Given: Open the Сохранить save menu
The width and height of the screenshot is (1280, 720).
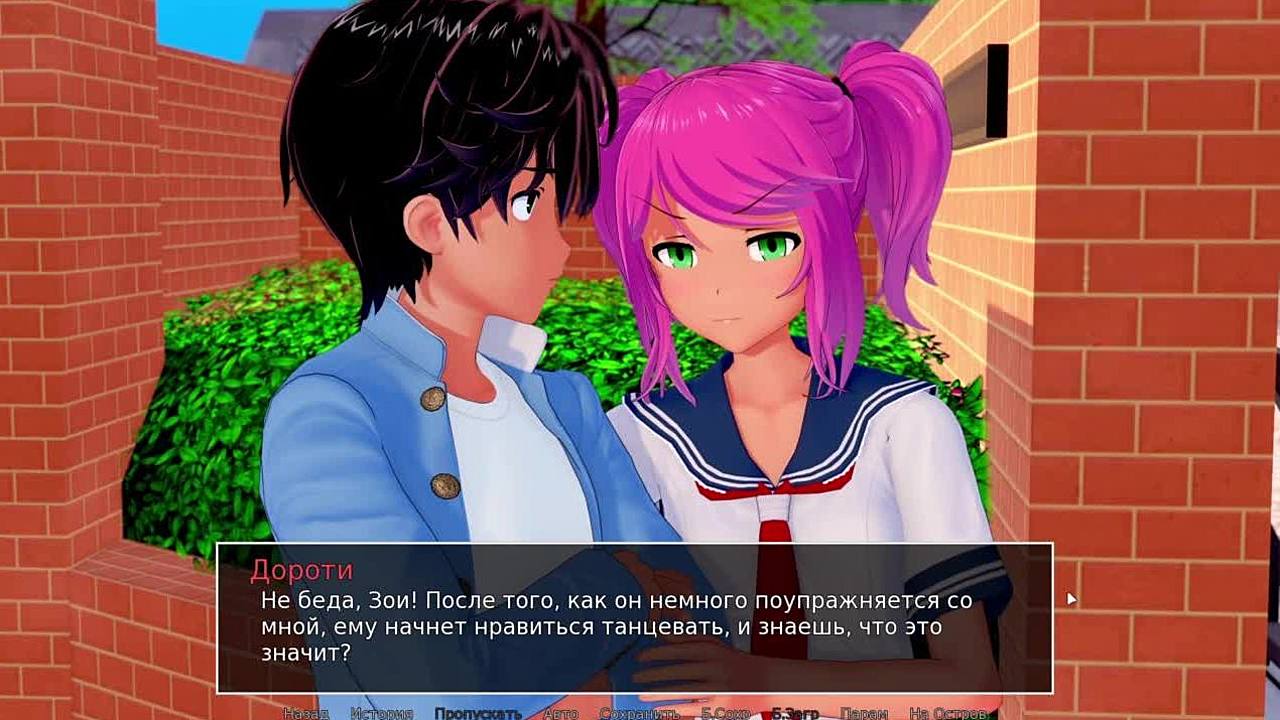Looking at the screenshot, I should (x=639, y=713).
